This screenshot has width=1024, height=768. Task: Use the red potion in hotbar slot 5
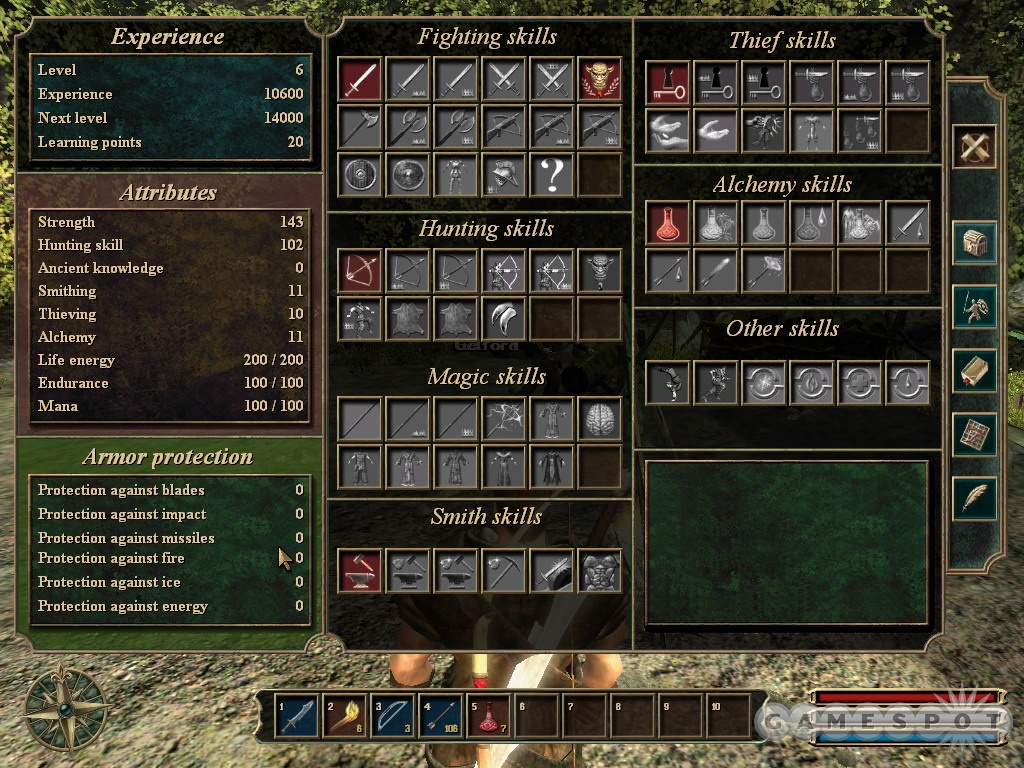pyautogui.click(x=489, y=716)
